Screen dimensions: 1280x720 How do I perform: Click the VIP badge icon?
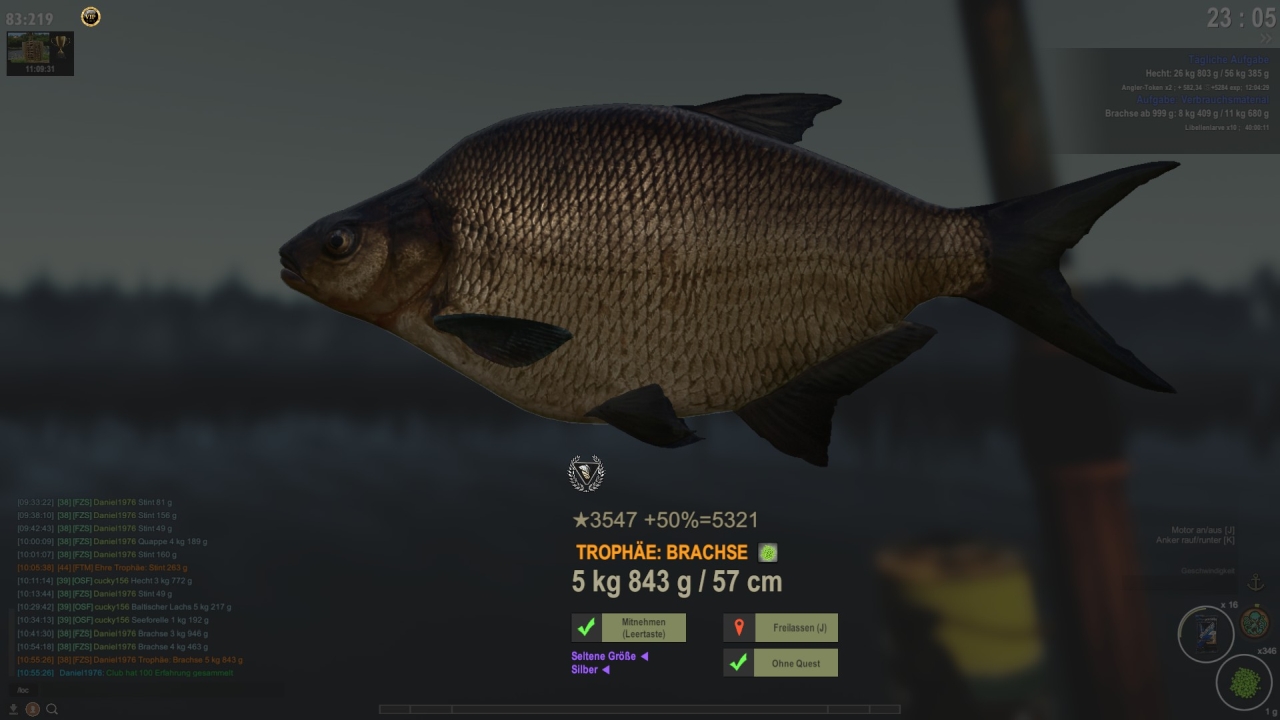90,17
